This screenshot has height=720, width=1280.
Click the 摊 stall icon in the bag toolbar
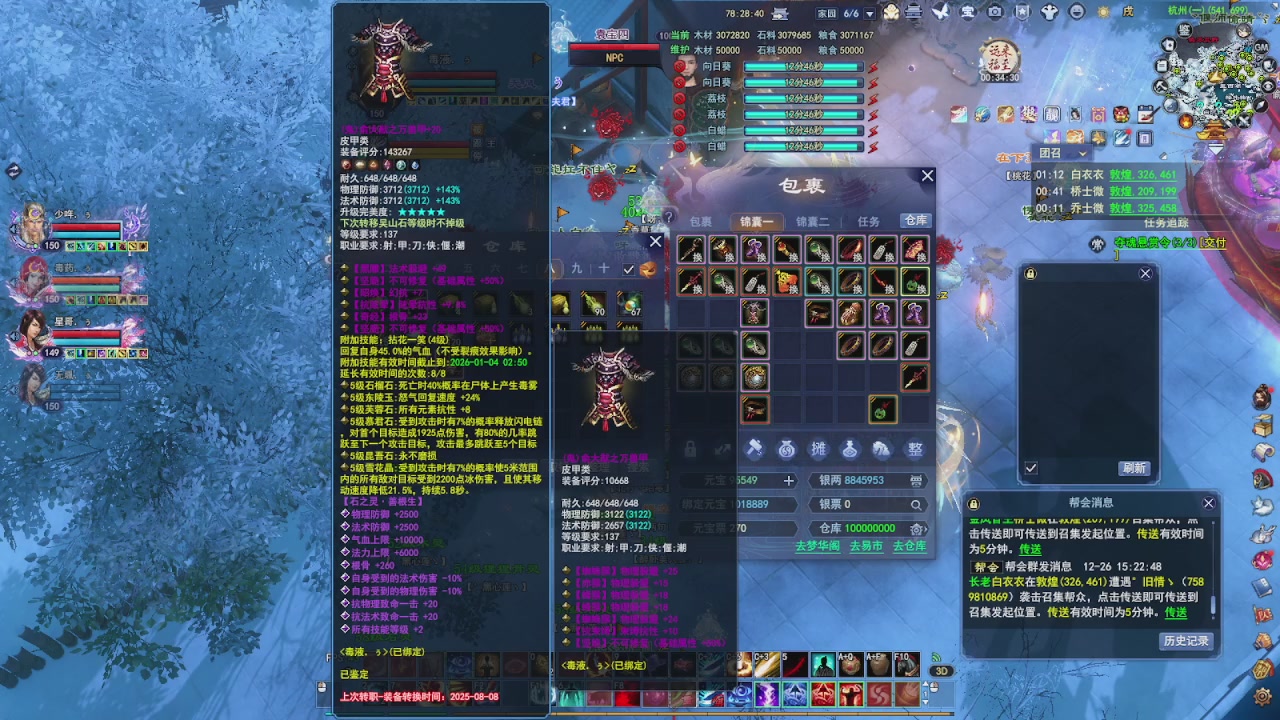[820, 449]
